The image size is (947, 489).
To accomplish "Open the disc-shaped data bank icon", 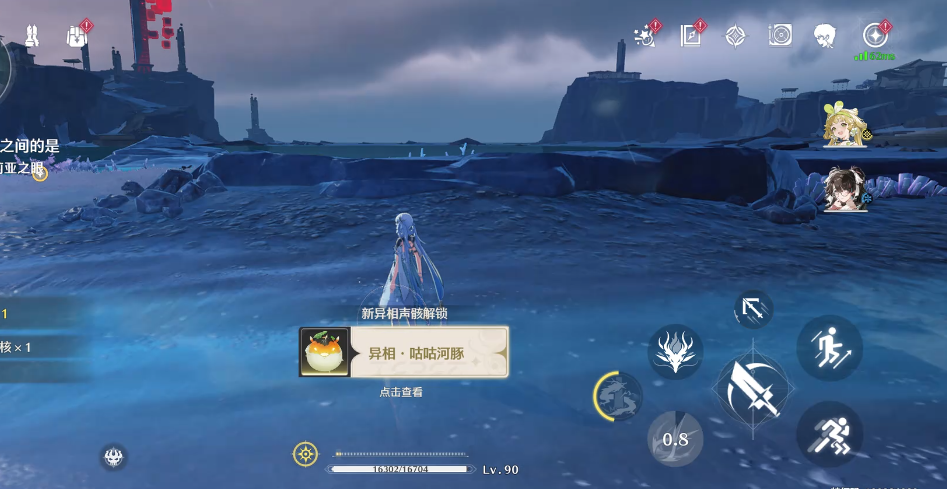I will point(780,36).
